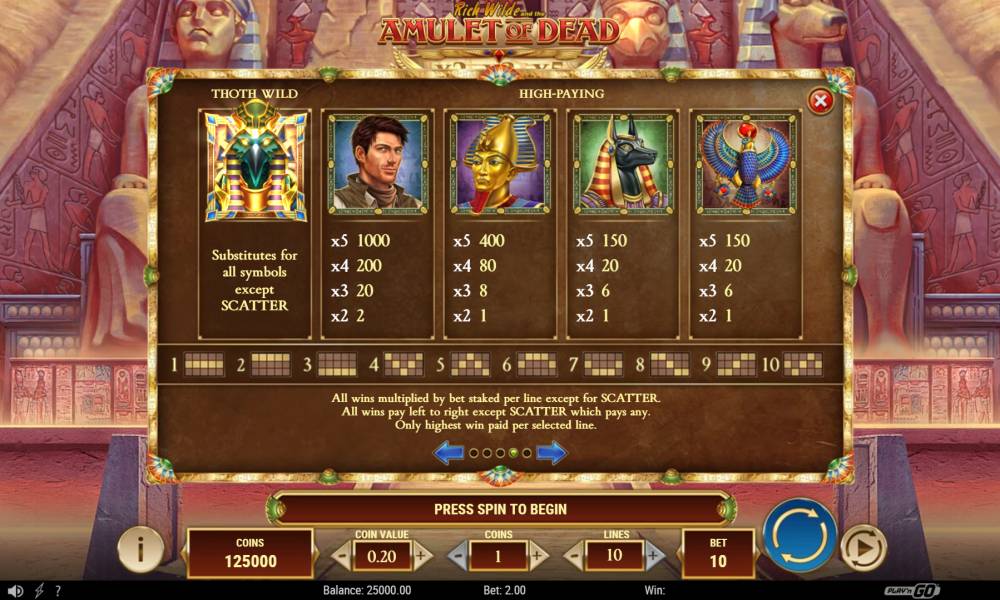Screen dimensions: 1000x600
Task: Raise the coins per line amount
Action: [x=538, y=554]
